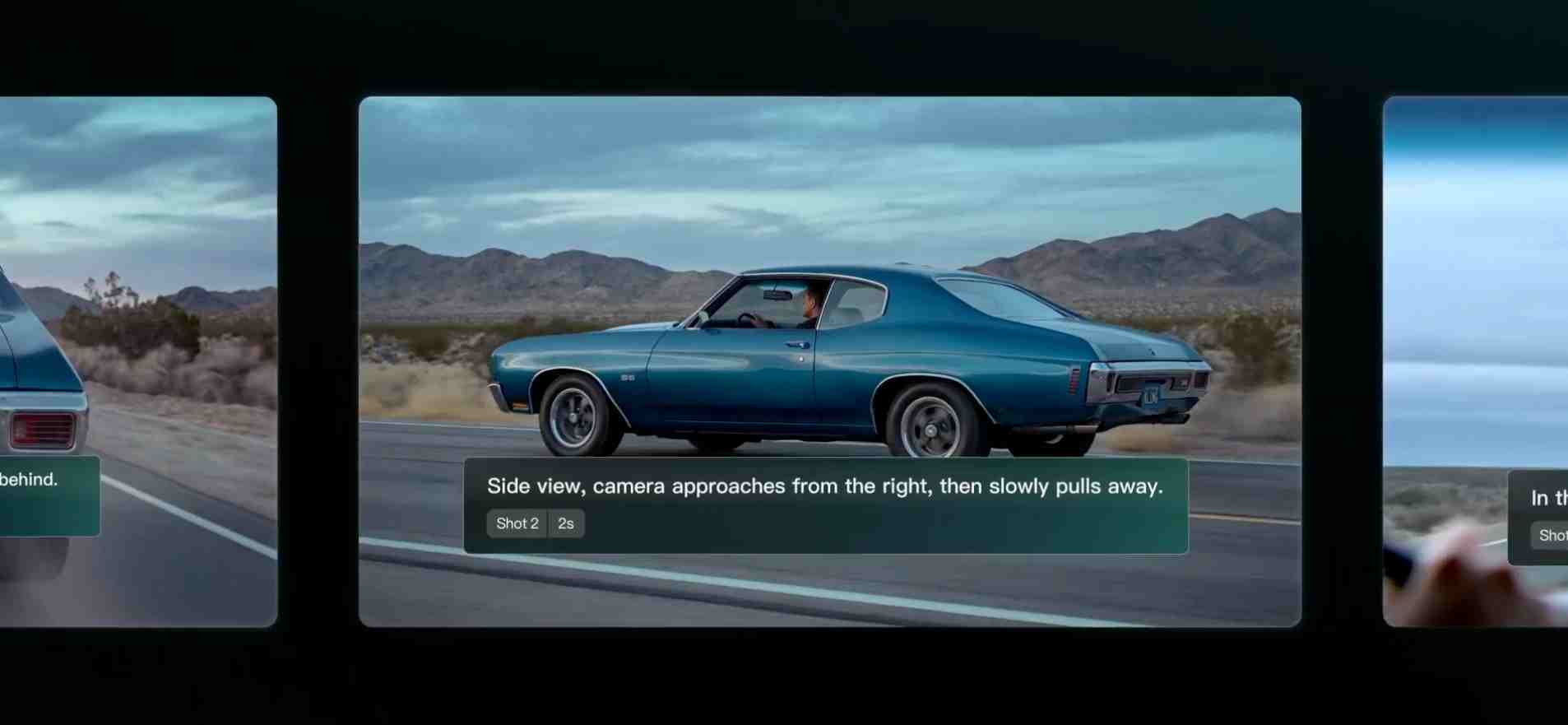Edit the side view camera prompt text
This screenshot has height=725, width=1568.
(824, 486)
